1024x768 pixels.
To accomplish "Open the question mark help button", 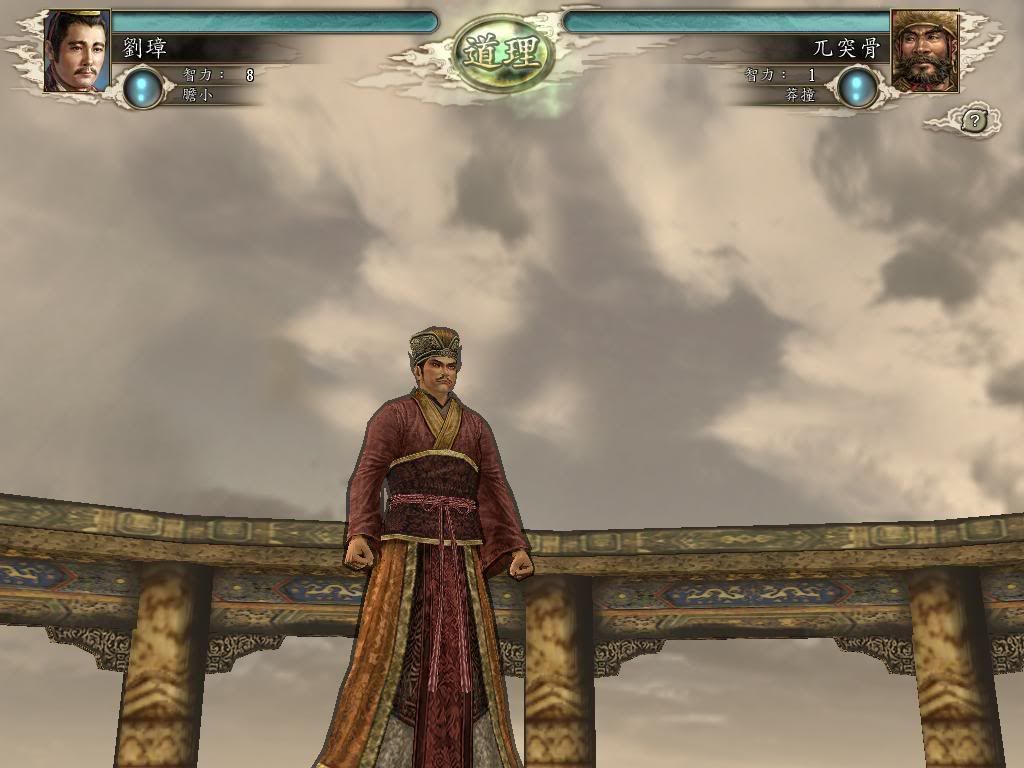I will coord(975,120).
